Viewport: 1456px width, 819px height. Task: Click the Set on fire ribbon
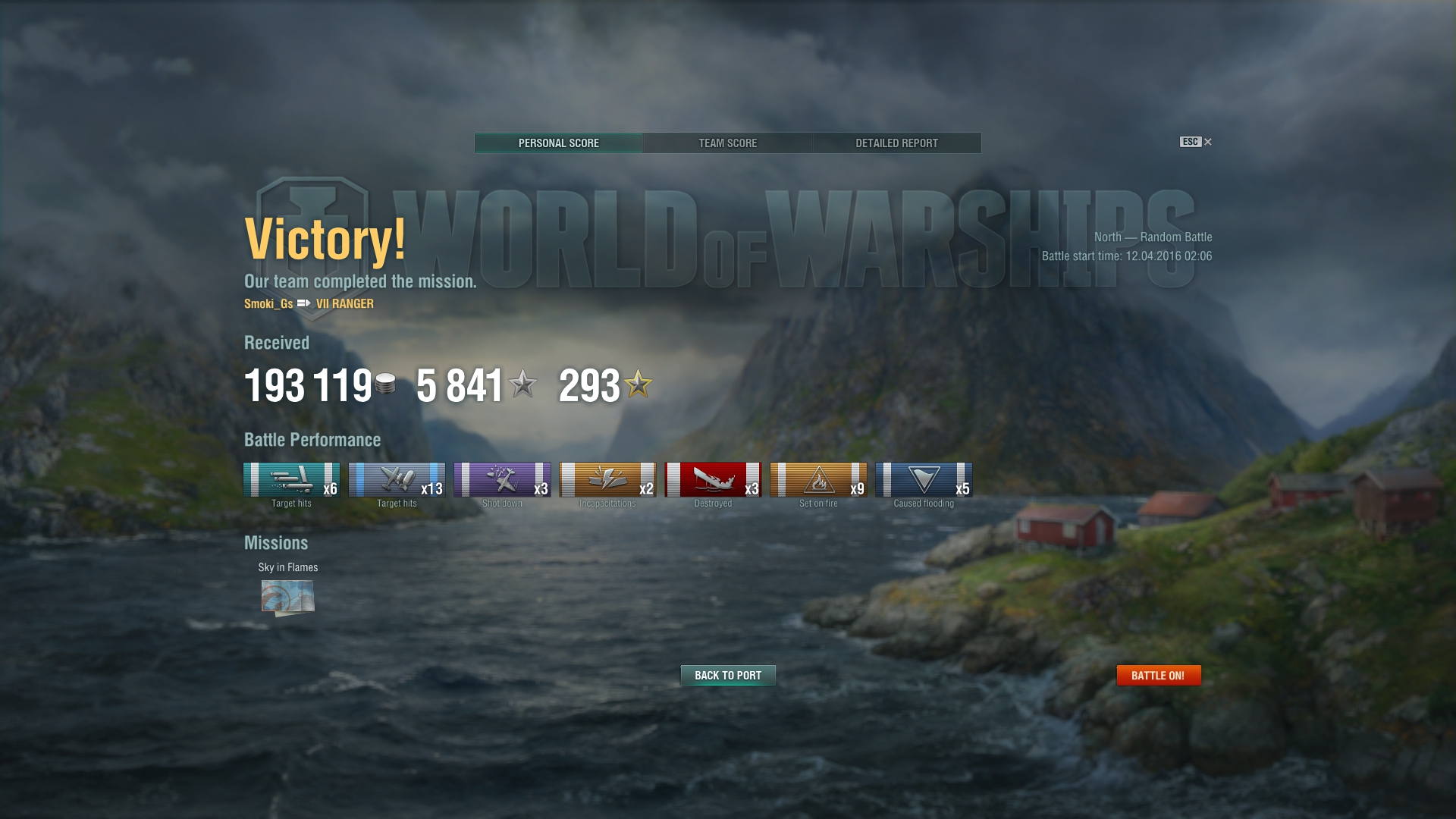point(818,480)
